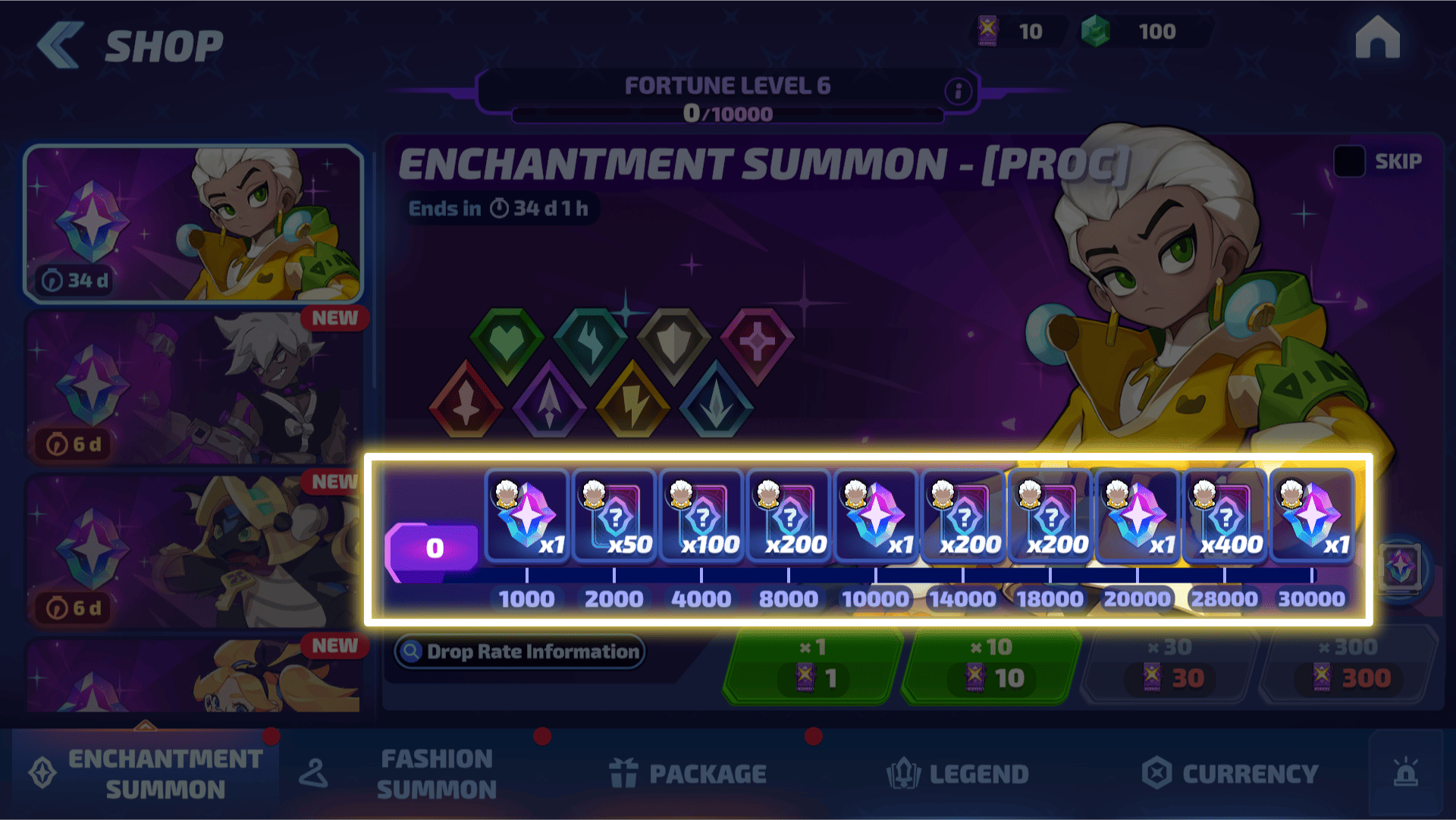View the 1000 milestone reward

[x=527, y=517]
